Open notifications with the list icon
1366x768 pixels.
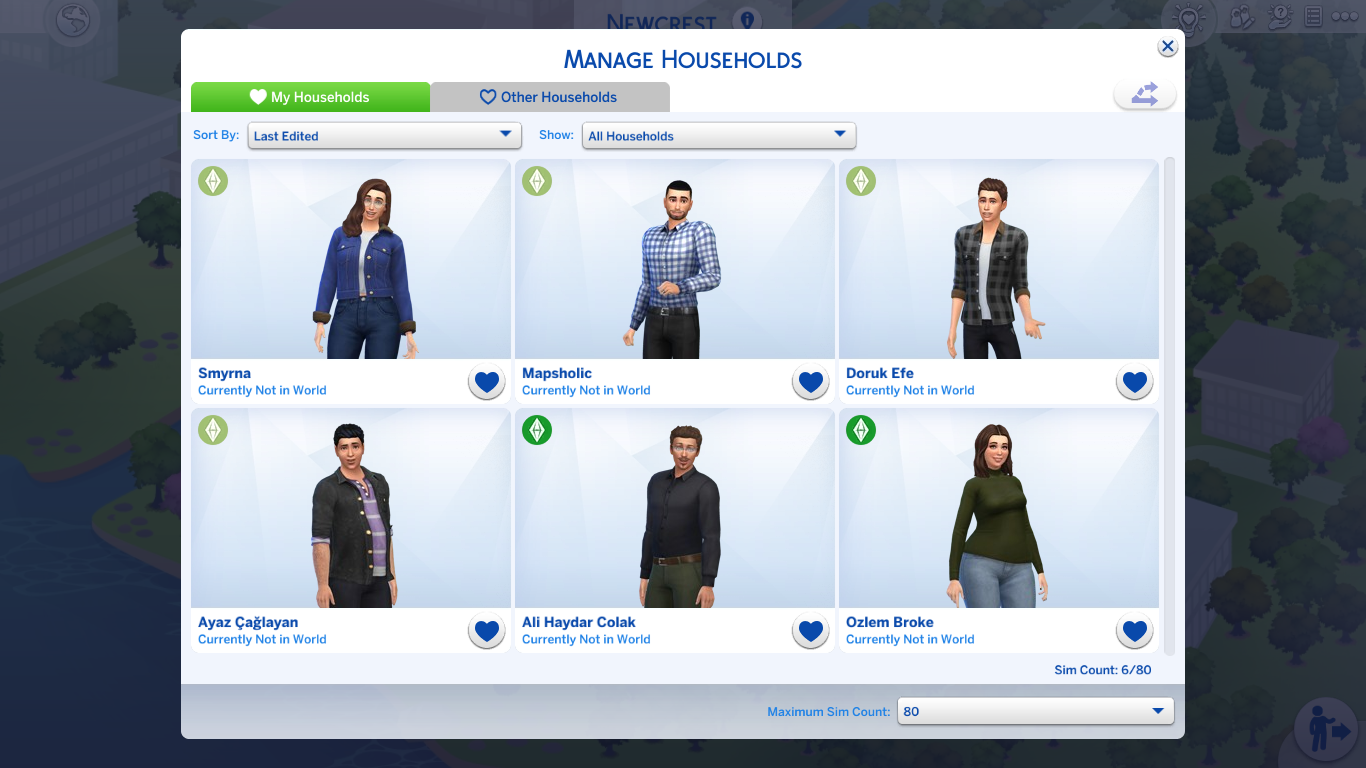coord(1312,18)
